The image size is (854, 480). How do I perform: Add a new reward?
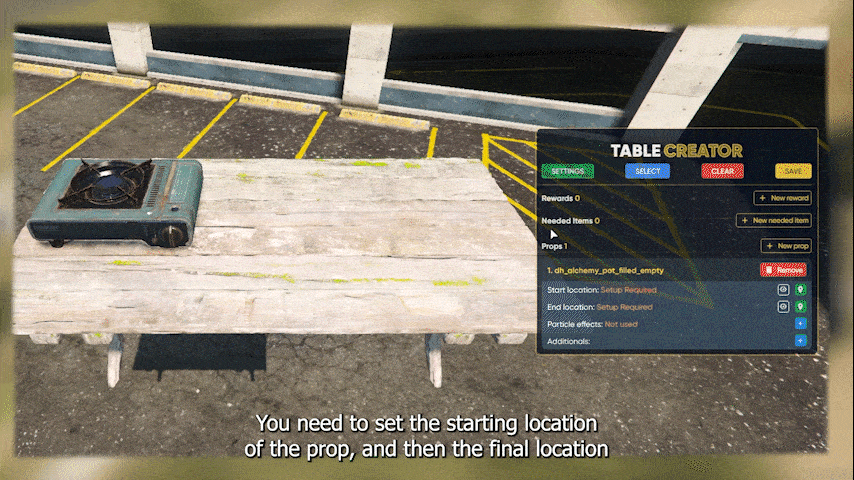tap(782, 198)
